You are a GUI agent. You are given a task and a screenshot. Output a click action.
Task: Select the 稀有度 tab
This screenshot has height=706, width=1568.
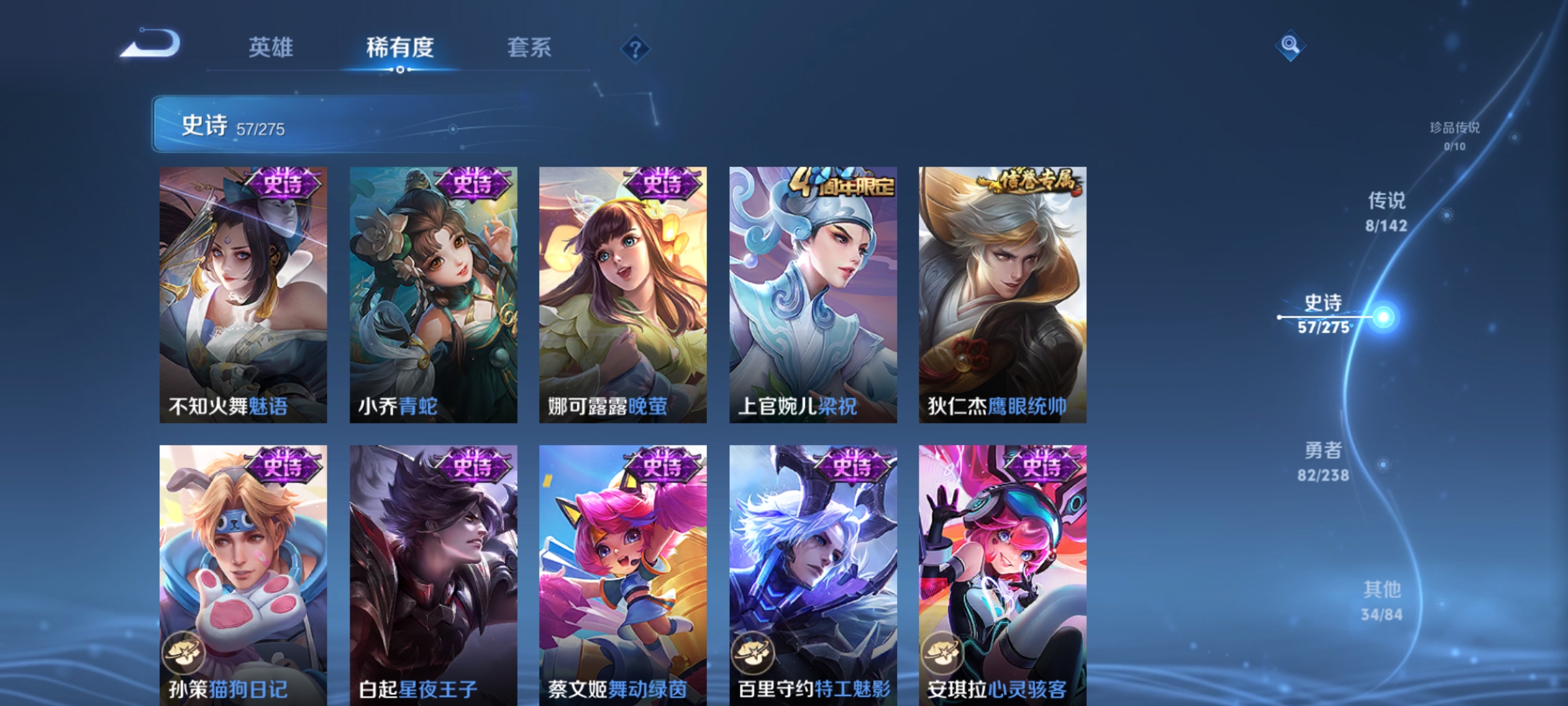(401, 48)
